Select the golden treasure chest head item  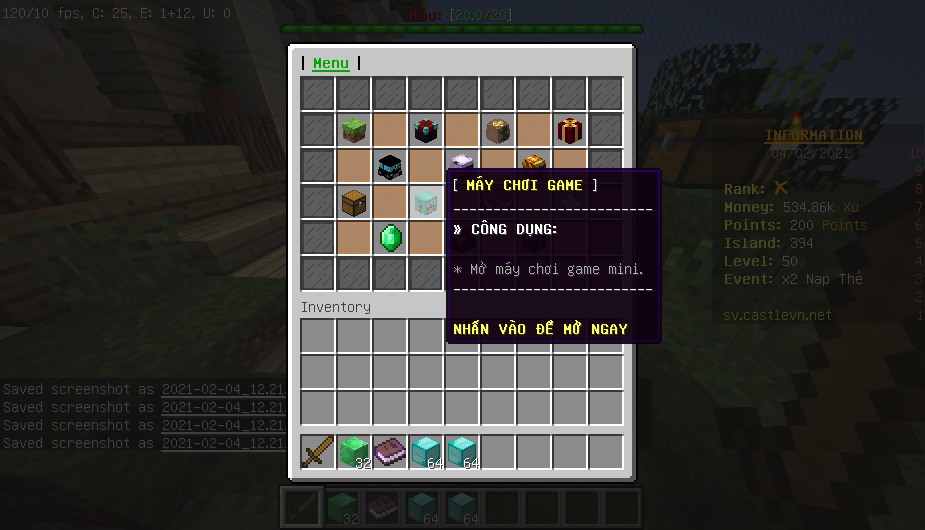[533, 164]
